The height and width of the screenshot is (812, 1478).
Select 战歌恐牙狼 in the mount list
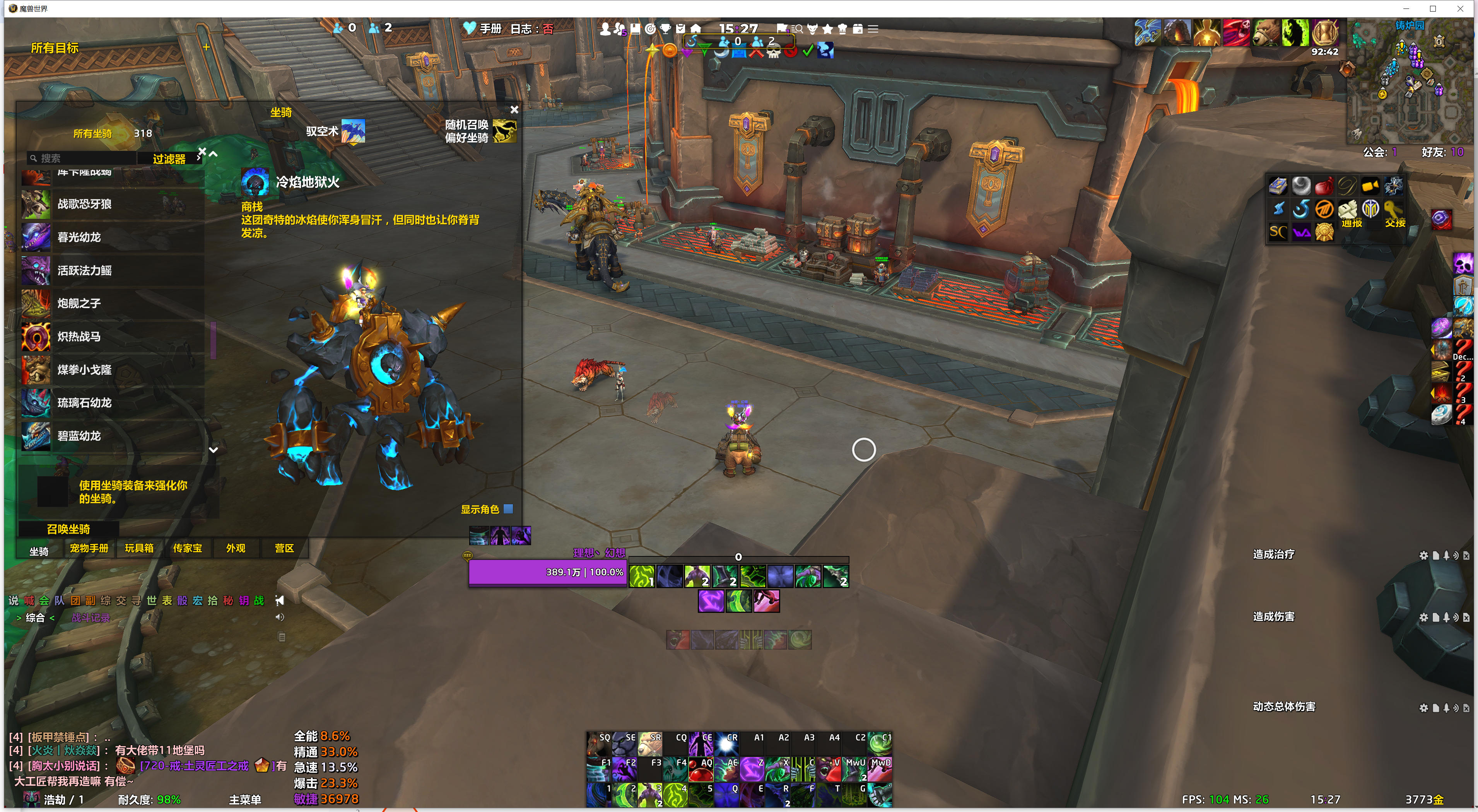pyautogui.click(x=113, y=204)
